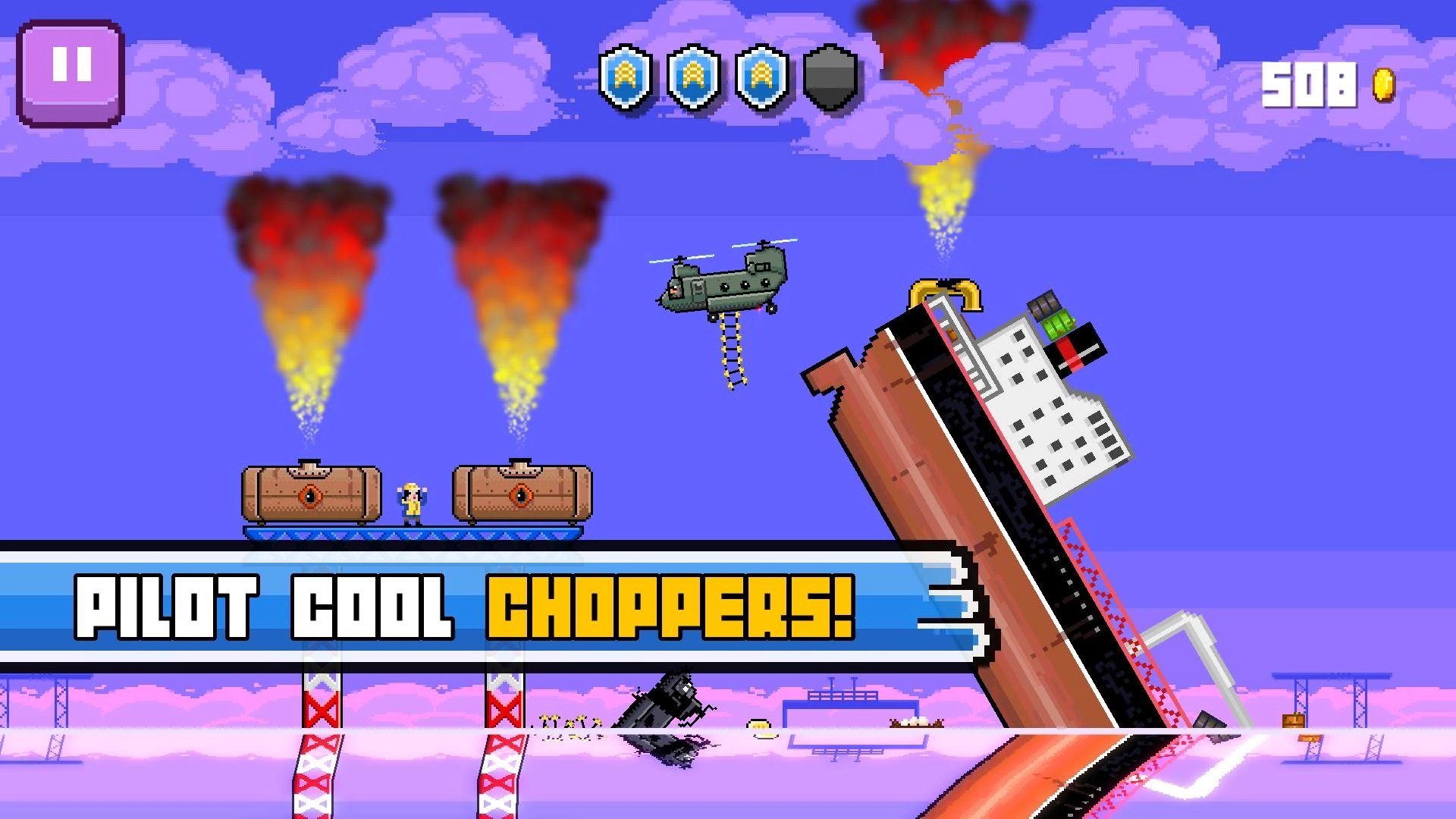This screenshot has width=1456, height=819.
Task: Select the third blue shield icon
Action: coord(761,81)
